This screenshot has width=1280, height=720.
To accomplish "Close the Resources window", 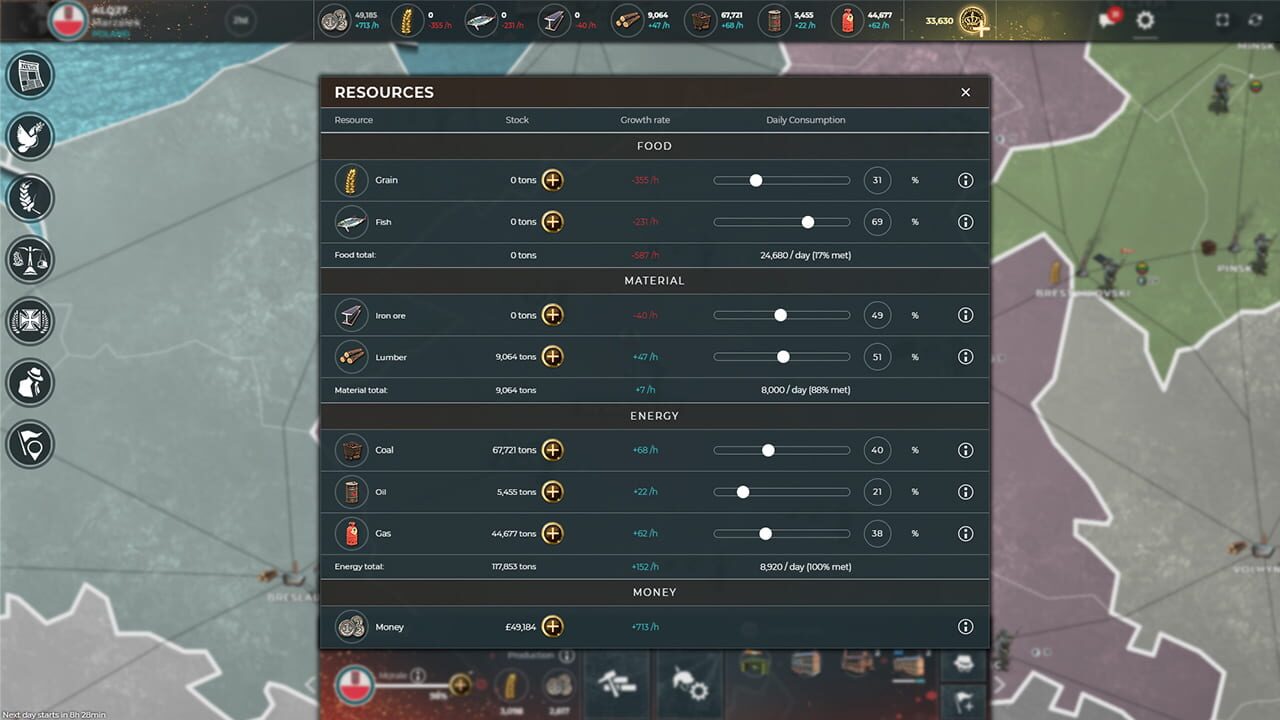I will (965, 92).
